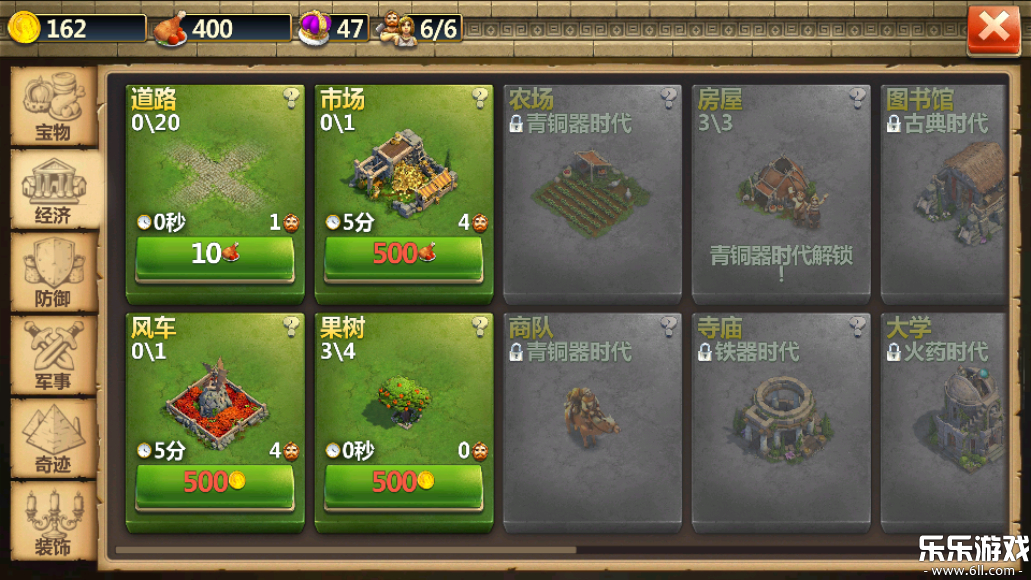
Task: Purchase a 果树 fruit tree for 500 gold
Action: pyautogui.click(x=403, y=484)
